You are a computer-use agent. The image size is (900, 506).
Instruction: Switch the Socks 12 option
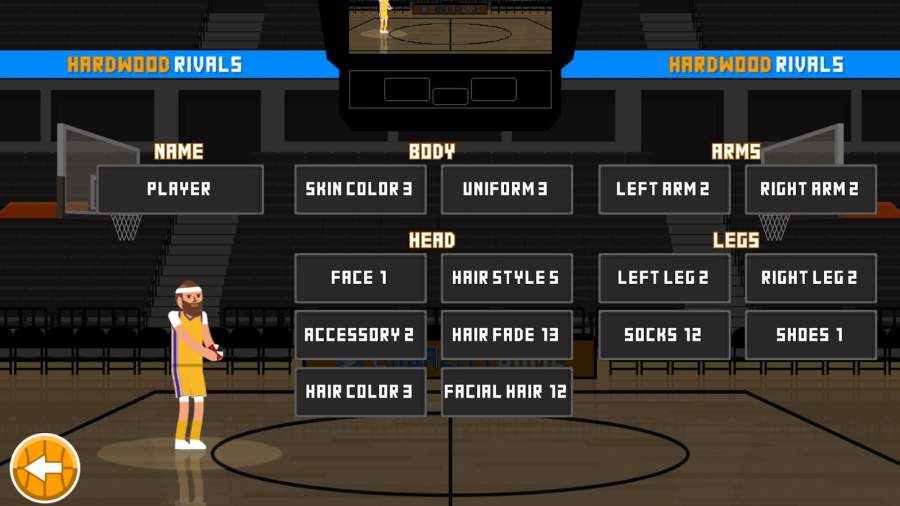pyautogui.click(x=664, y=335)
